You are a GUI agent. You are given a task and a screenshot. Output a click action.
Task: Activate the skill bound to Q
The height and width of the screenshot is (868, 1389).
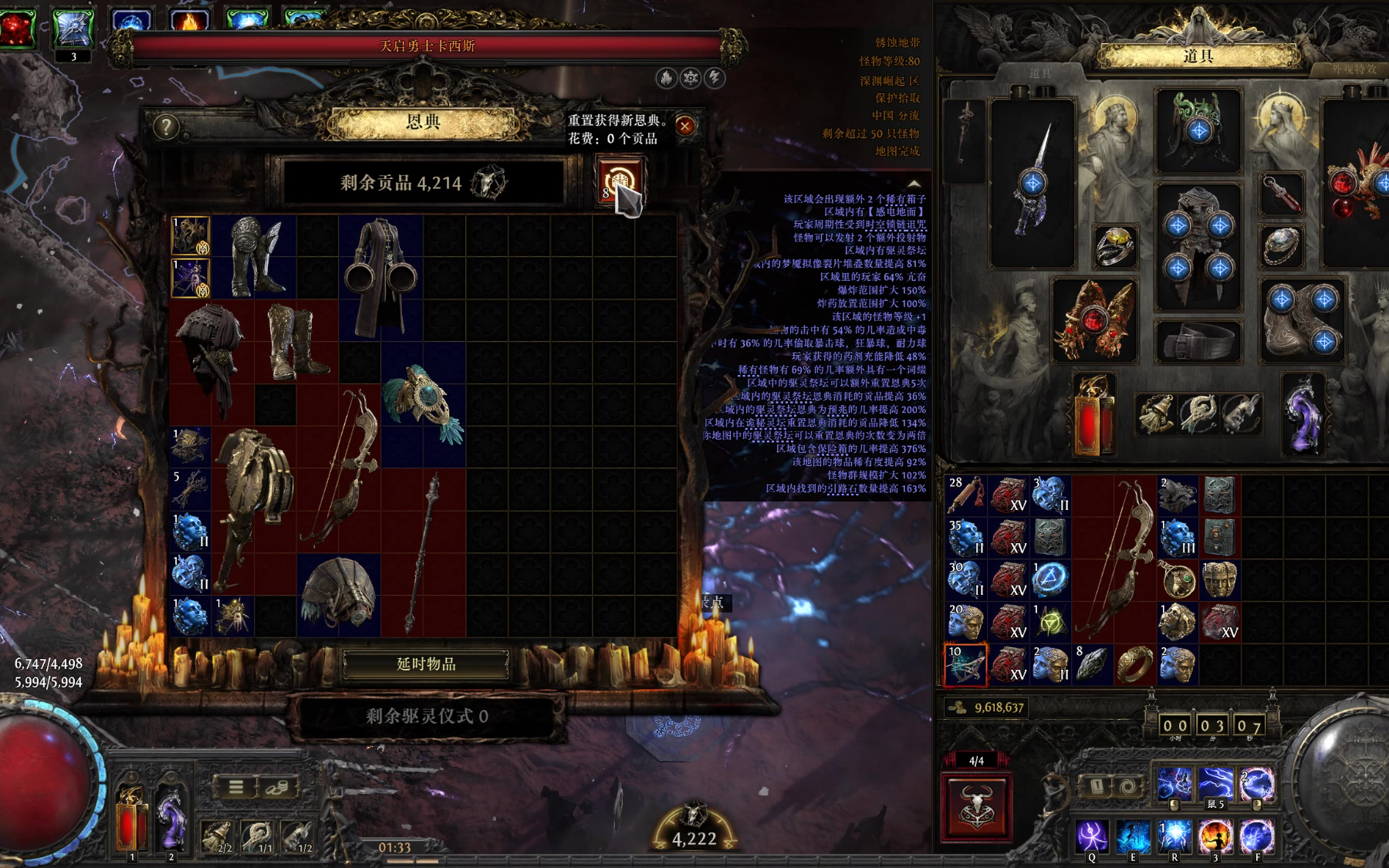pyautogui.click(x=1092, y=836)
